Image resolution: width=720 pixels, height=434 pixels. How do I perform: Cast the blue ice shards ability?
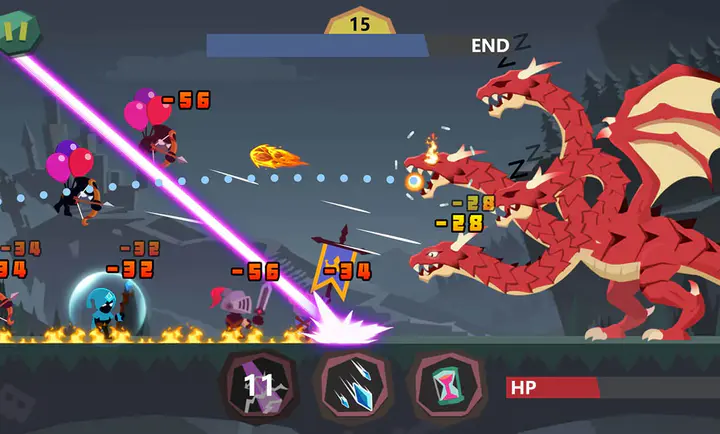click(x=350, y=386)
